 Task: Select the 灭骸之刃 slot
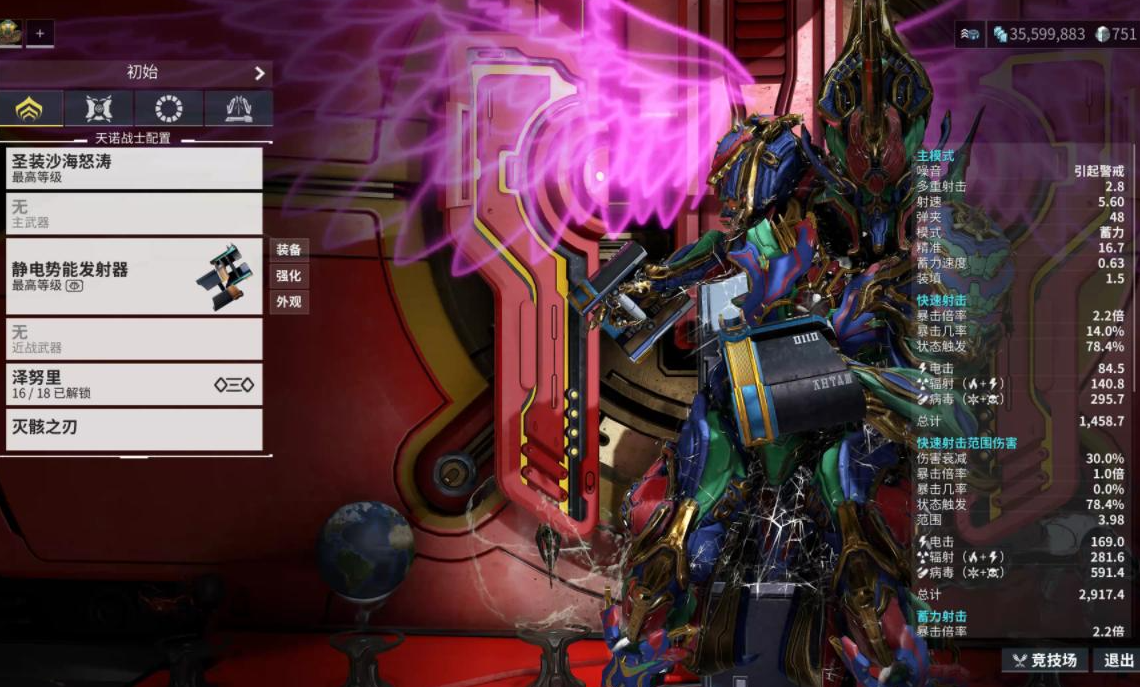click(134, 428)
